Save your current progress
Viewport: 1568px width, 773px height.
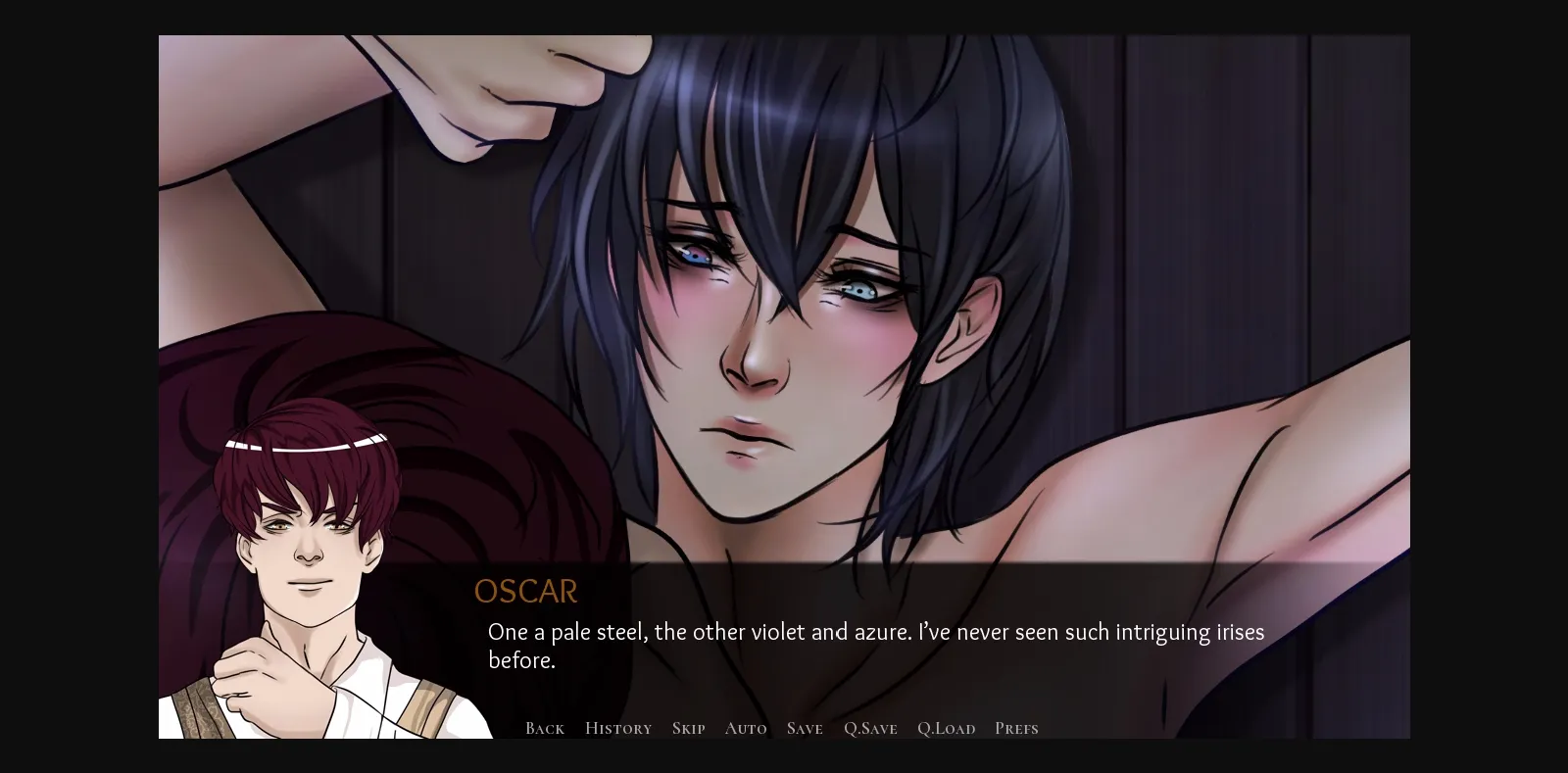point(804,728)
